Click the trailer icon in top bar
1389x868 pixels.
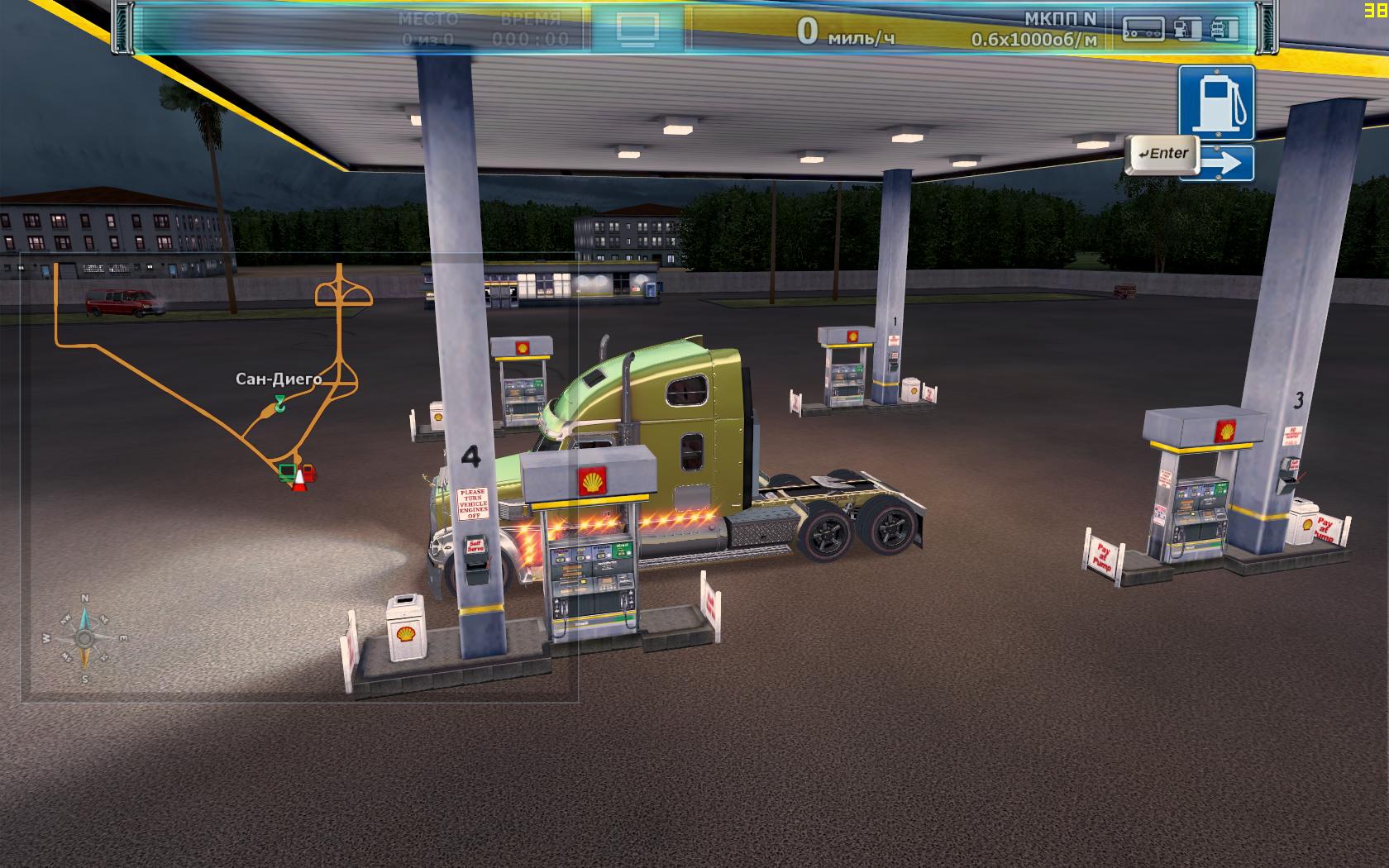pos(1143,30)
